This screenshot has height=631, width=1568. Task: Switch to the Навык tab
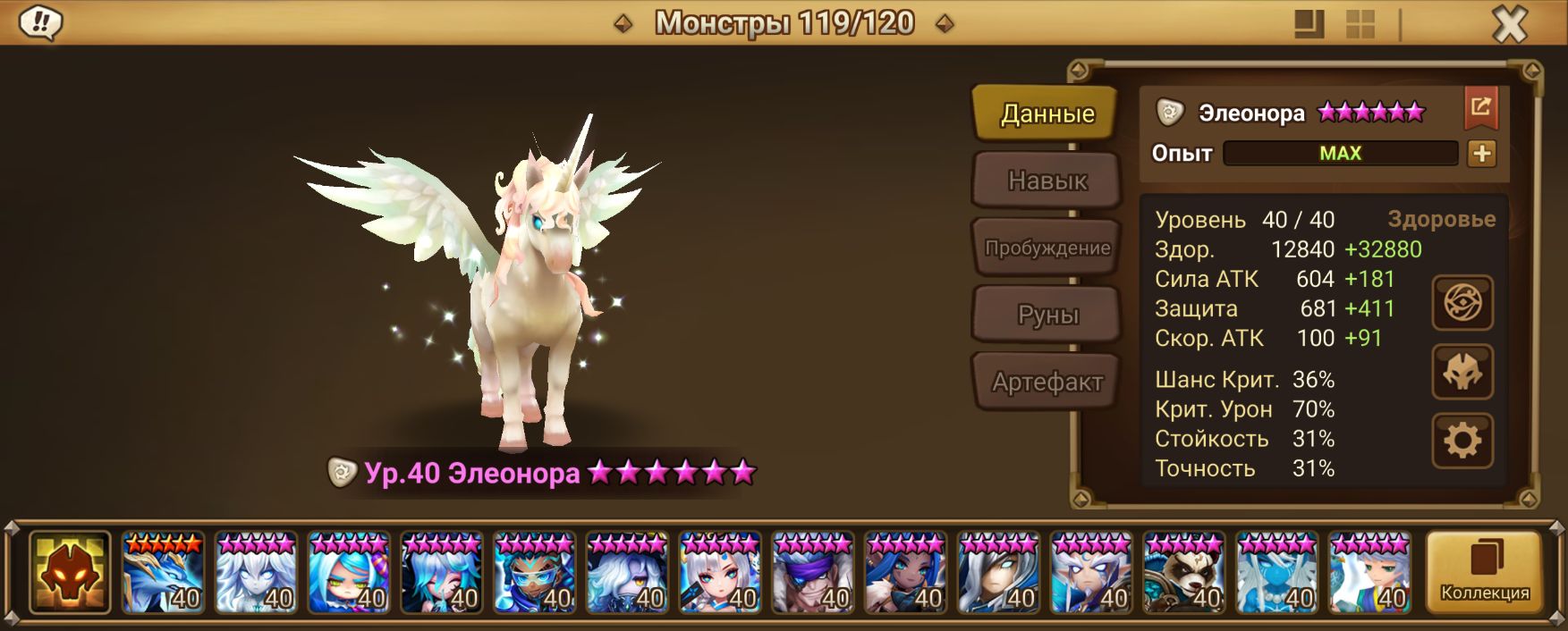[x=1047, y=181]
